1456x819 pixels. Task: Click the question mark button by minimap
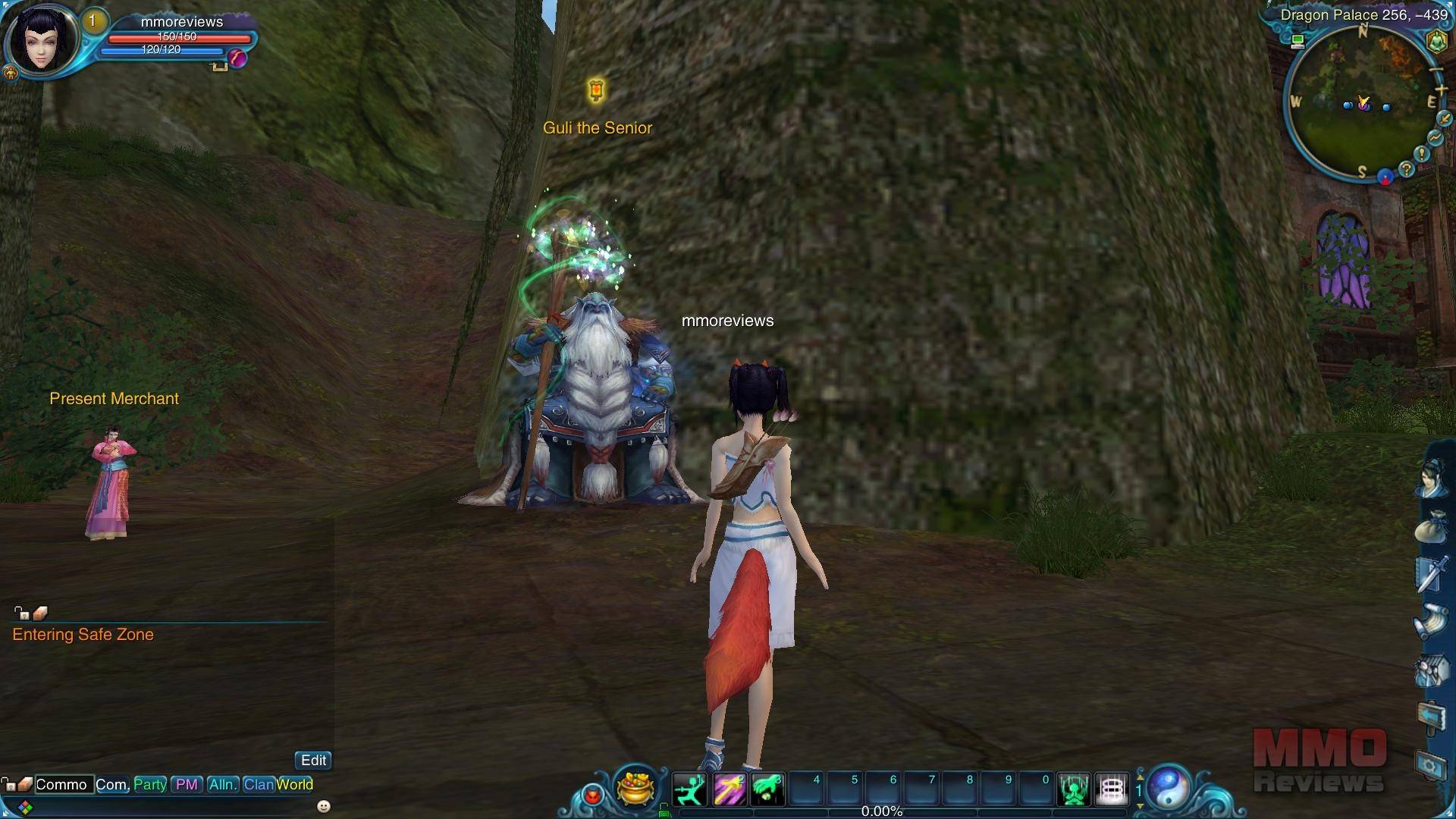pyautogui.click(x=1407, y=169)
